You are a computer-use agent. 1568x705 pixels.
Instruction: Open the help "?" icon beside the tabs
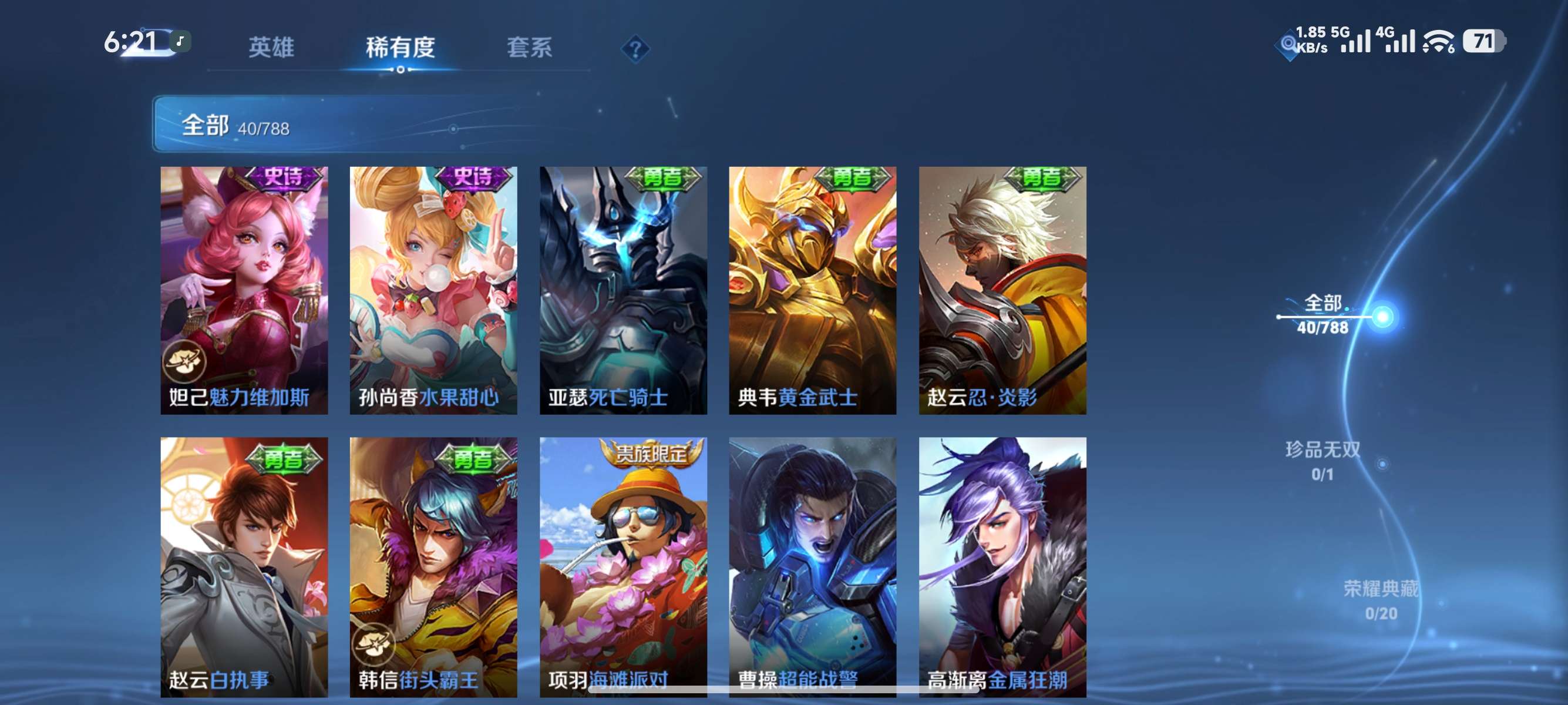635,48
